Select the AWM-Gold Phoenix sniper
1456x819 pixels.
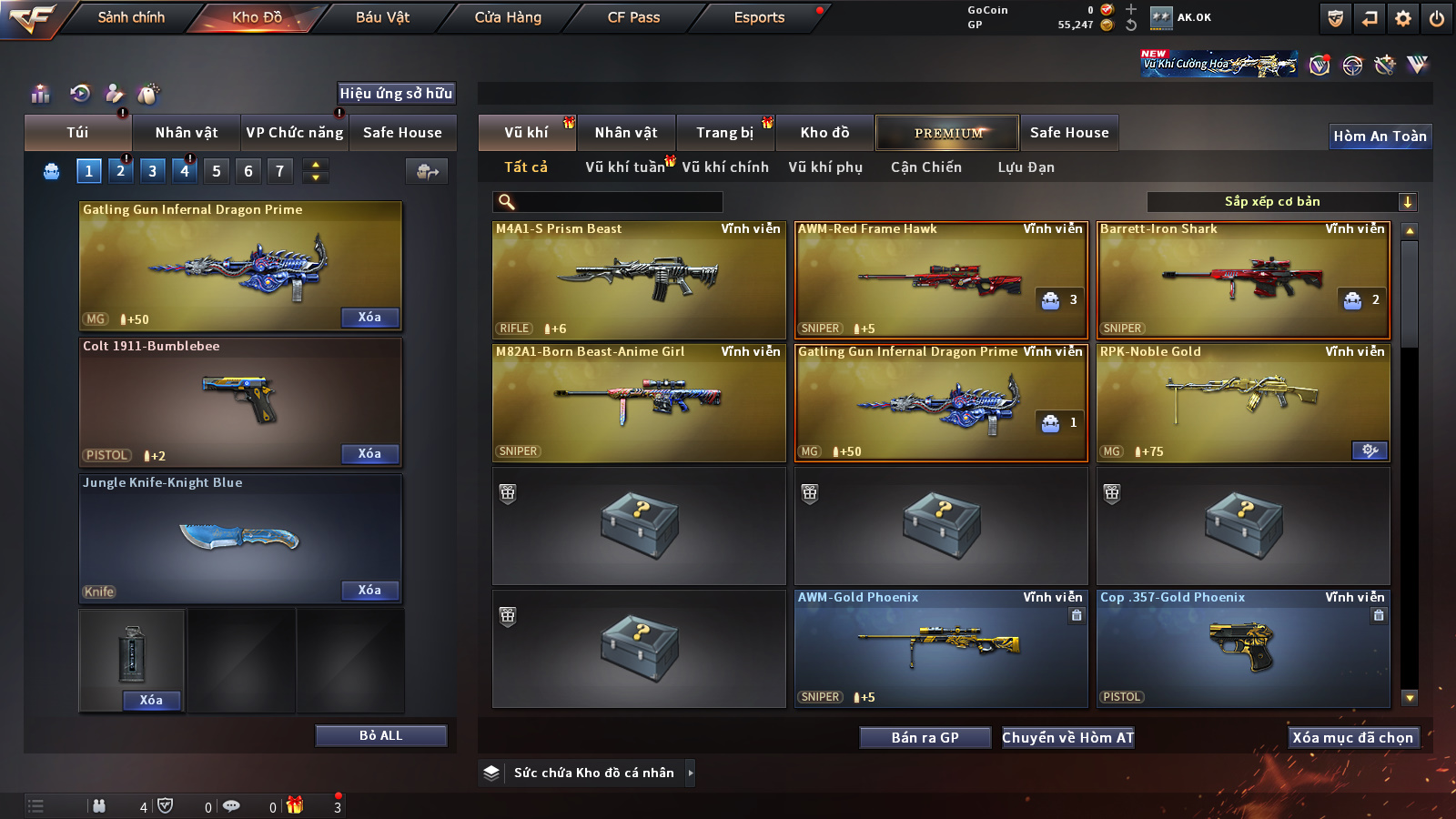(941, 648)
